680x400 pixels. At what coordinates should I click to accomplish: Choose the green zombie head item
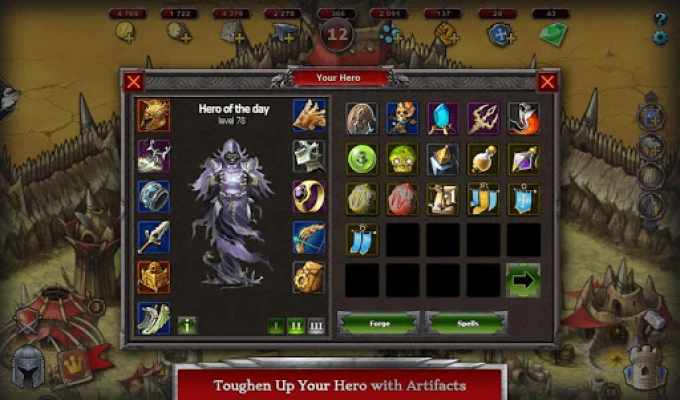403,159
